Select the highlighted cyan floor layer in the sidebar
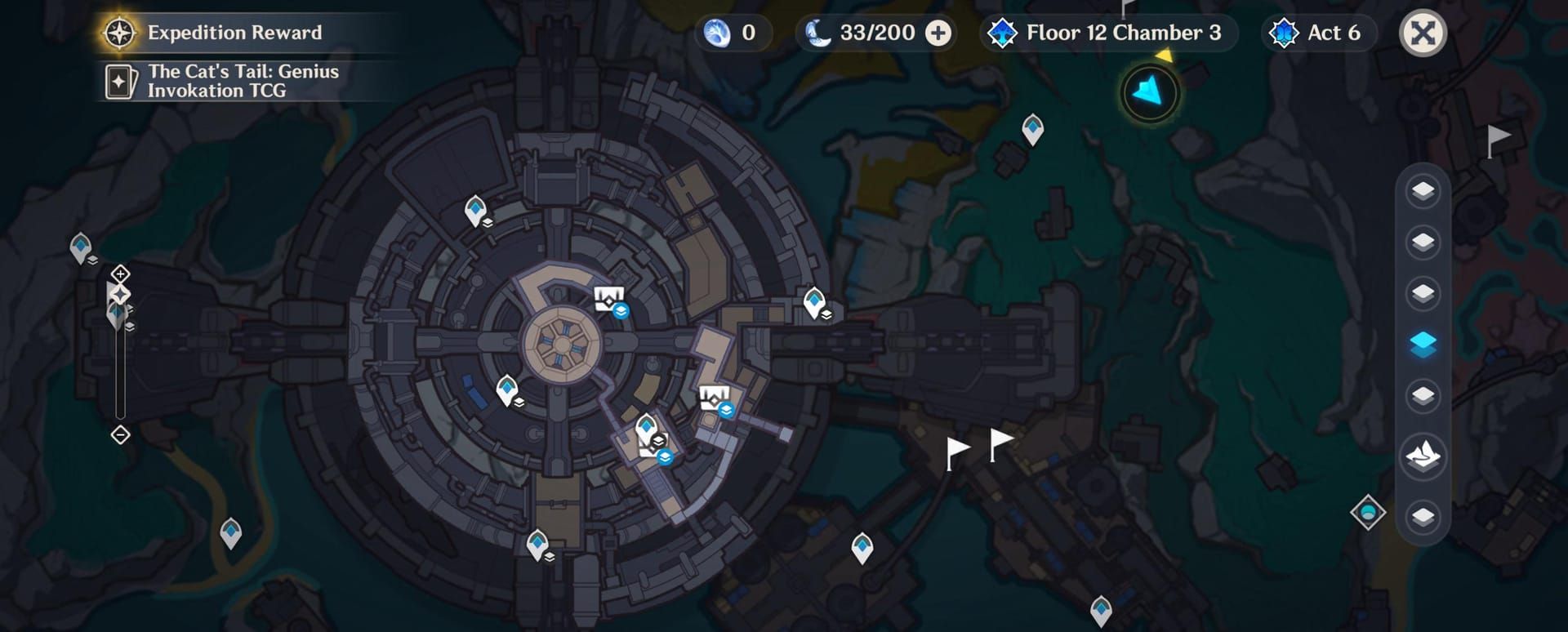The width and height of the screenshot is (1568, 632). pos(1422,344)
